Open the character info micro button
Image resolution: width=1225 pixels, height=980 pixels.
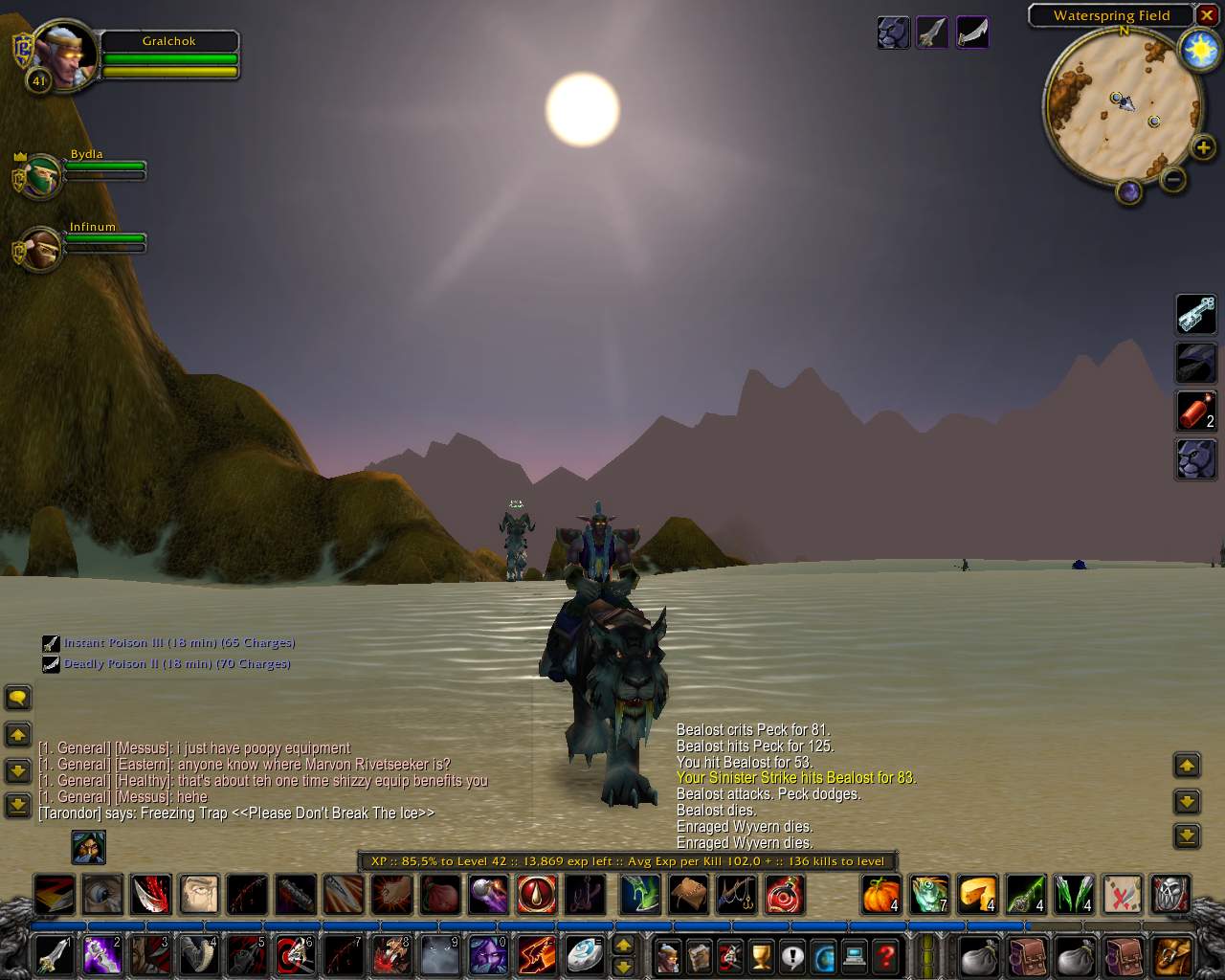(x=667, y=955)
